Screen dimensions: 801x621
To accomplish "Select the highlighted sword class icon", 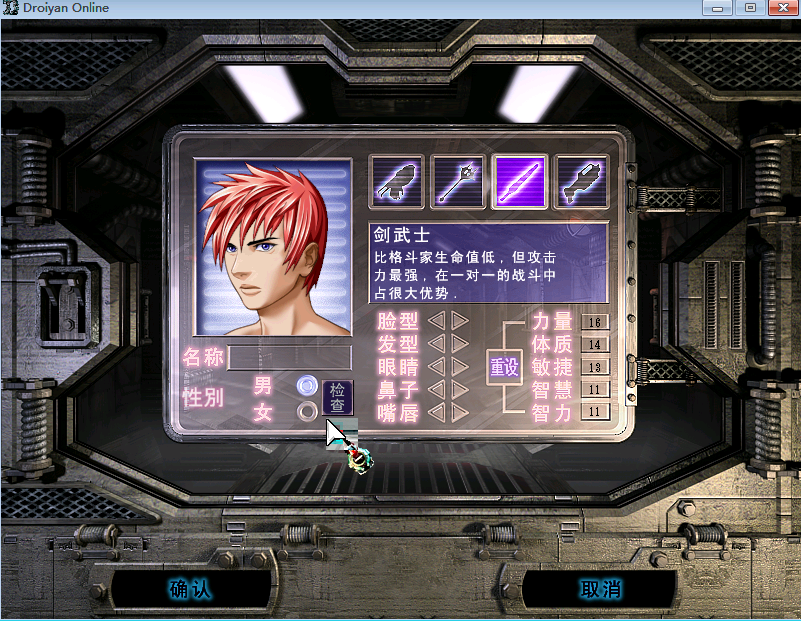I will [x=519, y=181].
